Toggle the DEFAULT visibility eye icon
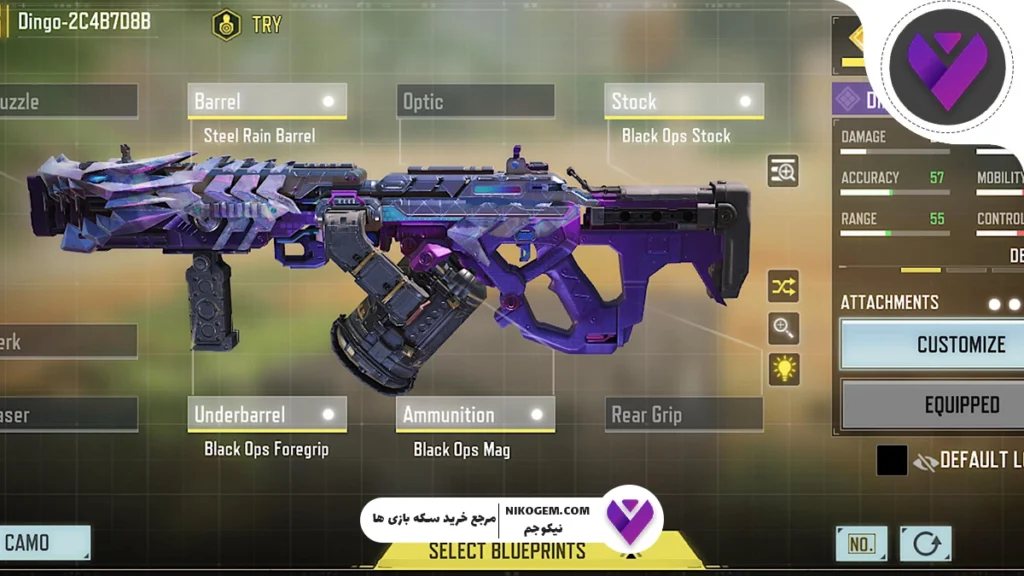The width and height of the screenshot is (1024, 576). (x=926, y=461)
